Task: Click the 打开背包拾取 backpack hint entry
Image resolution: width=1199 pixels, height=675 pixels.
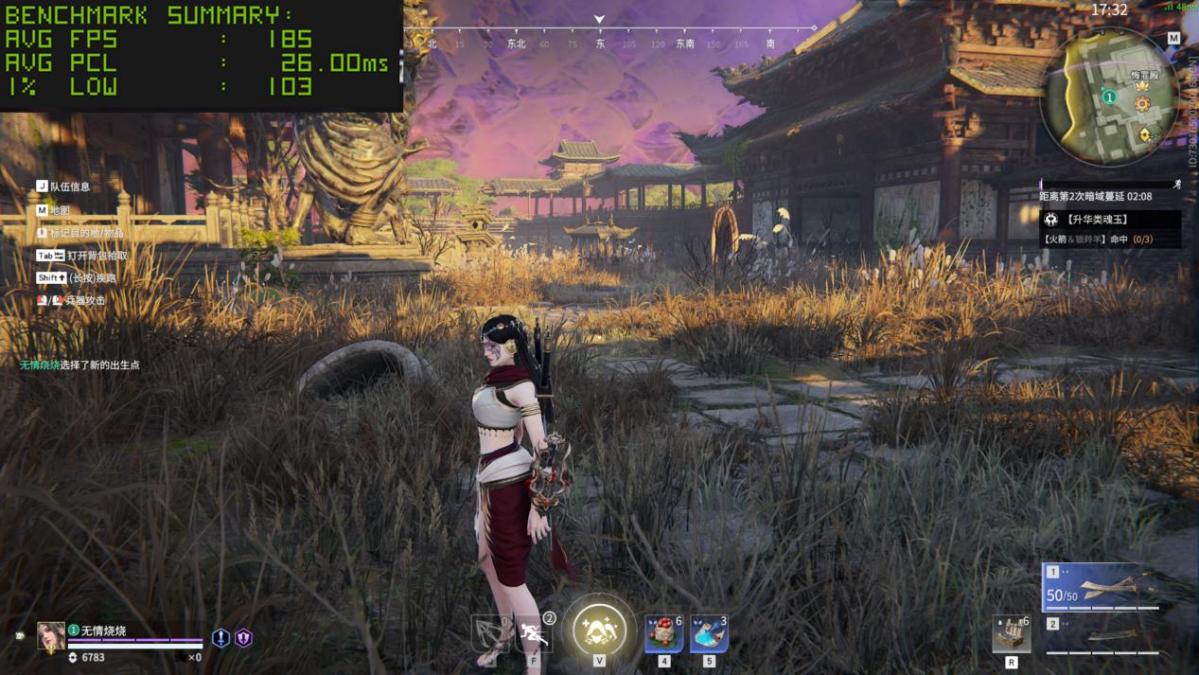Action: point(96,256)
